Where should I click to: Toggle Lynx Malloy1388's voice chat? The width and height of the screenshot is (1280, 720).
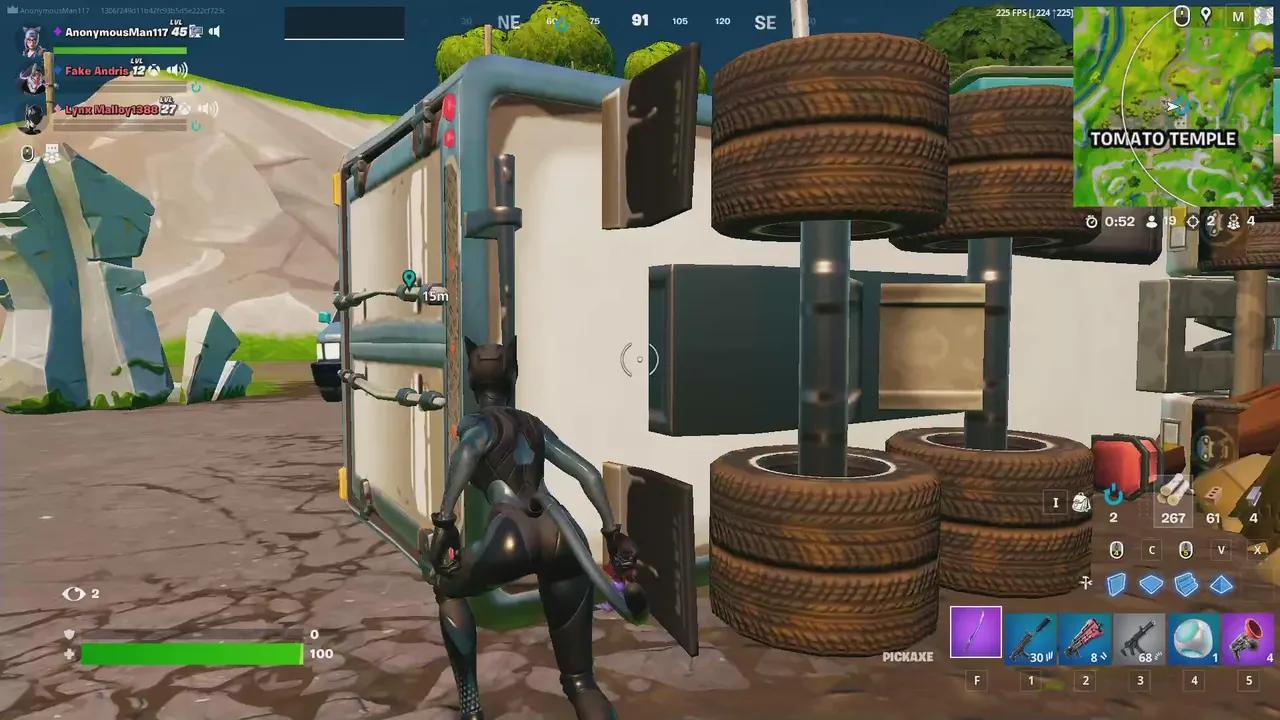tap(208, 109)
